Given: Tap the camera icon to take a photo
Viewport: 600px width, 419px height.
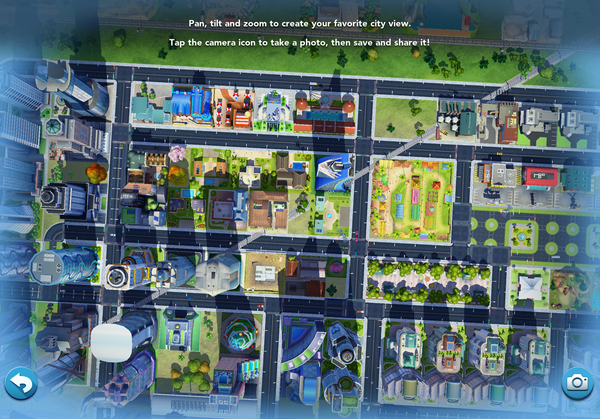Looking at the screenshot, I should 576,381.
